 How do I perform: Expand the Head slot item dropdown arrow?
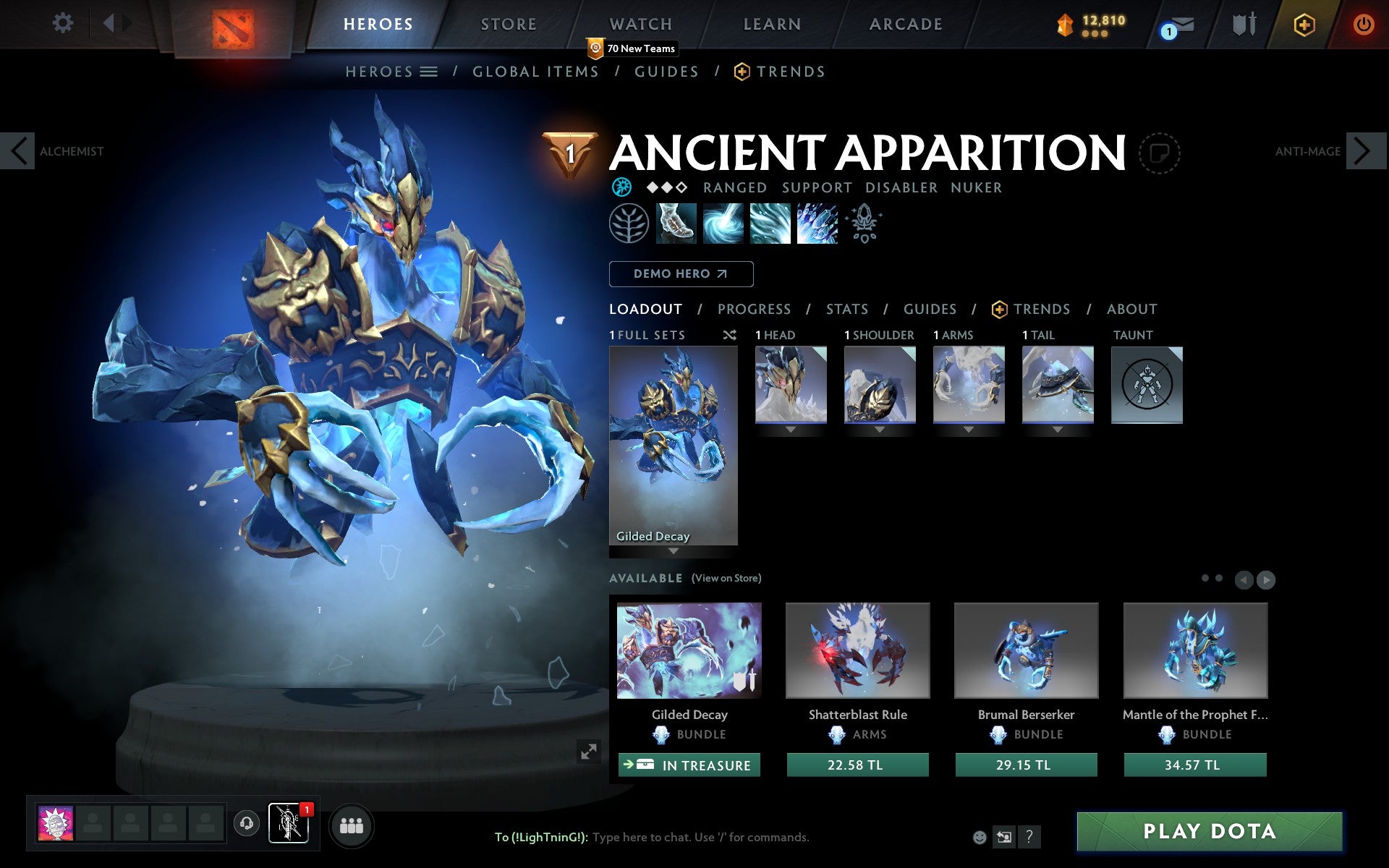pos(790,428)
